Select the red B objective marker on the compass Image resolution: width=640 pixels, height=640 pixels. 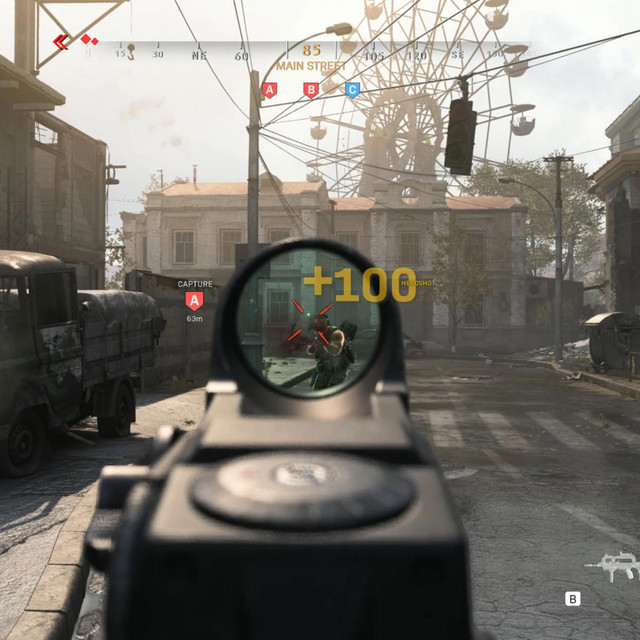pyautogui.click(x=311, y=90)
